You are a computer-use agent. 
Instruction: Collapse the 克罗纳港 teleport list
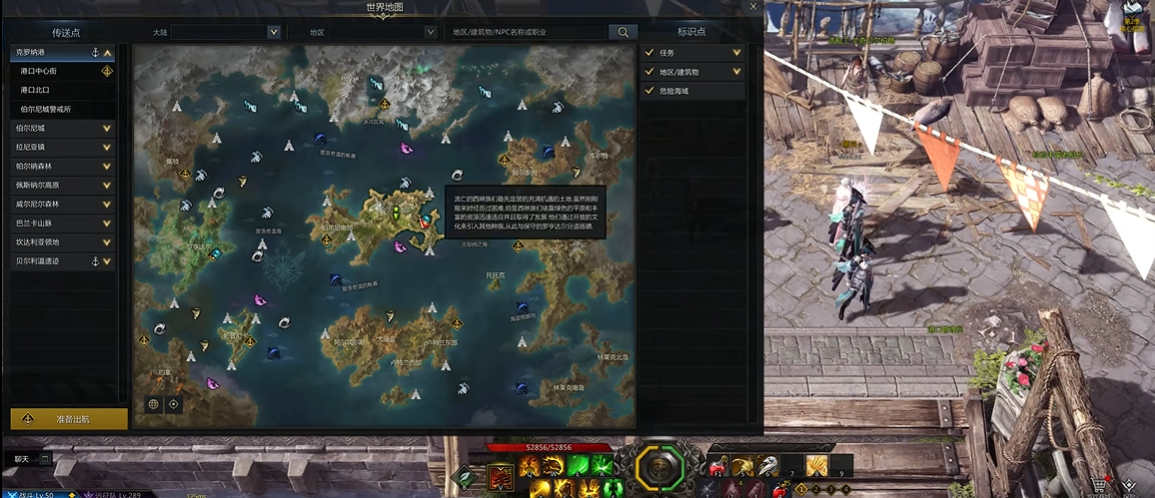pos(108,52)
